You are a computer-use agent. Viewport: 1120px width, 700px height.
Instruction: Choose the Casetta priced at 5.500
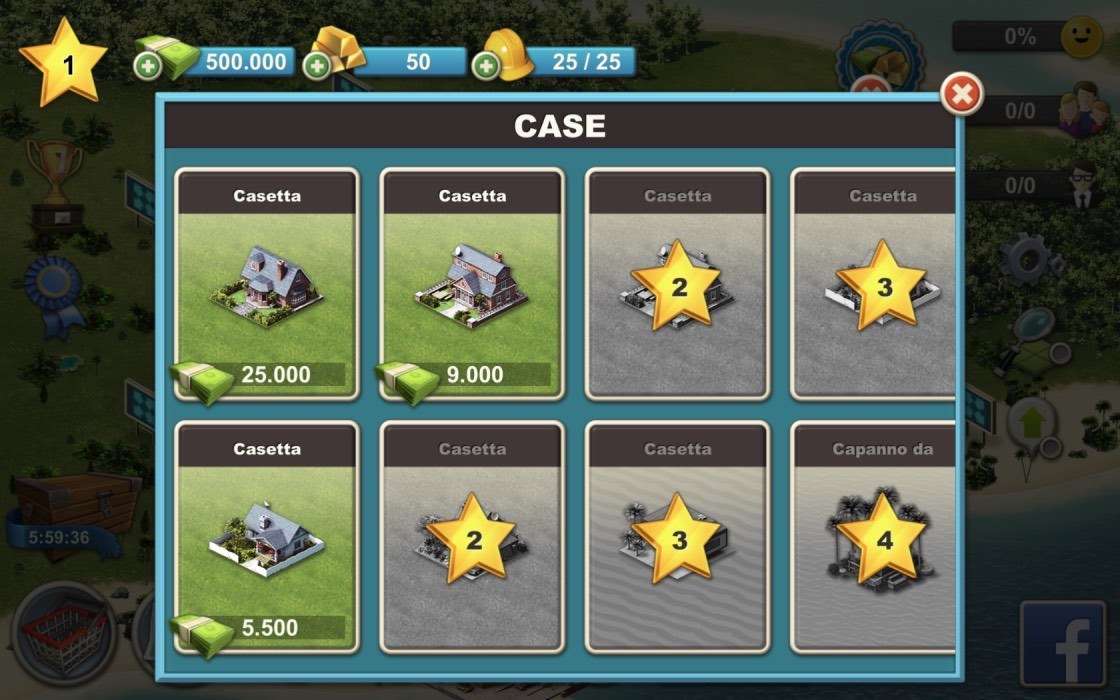pos(266,537)
